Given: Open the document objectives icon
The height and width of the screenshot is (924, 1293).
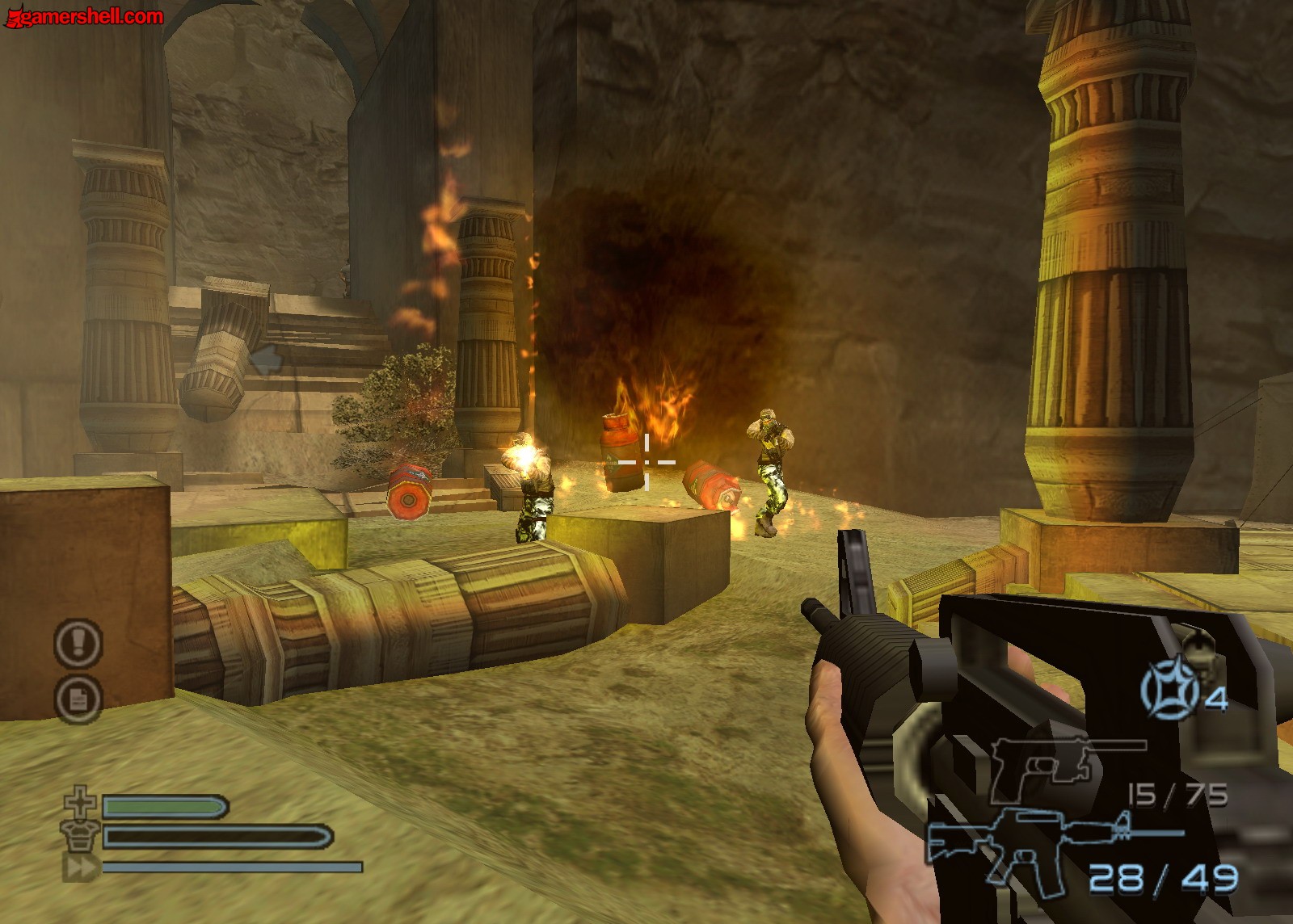Looking at the screenshot, I should pos(78,699).
